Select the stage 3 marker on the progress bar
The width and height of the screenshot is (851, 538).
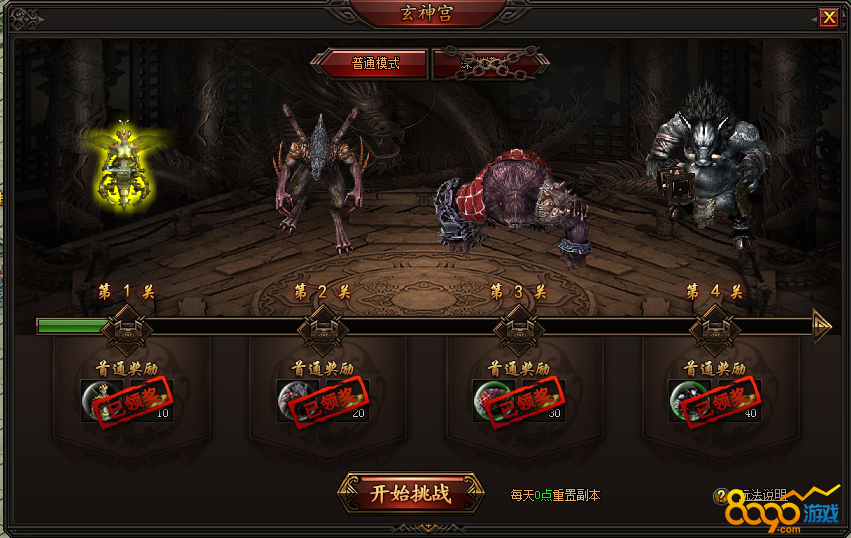[x=517, y=325]
